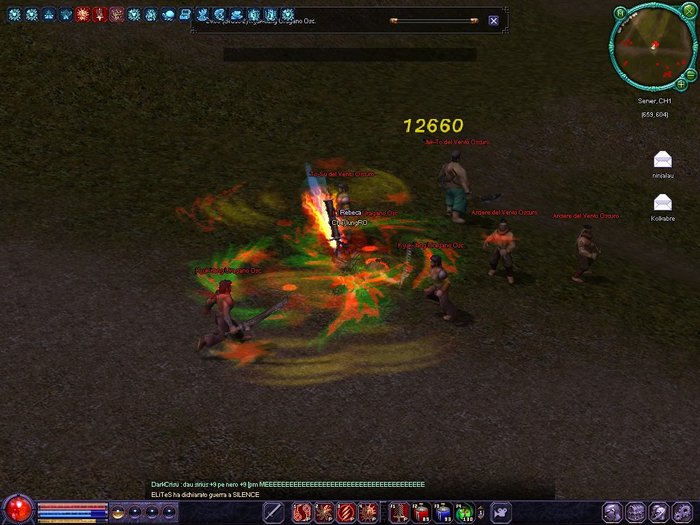Click the red sun-shaped buff icon
700x525 pixels.
click(x=82, y=15)
